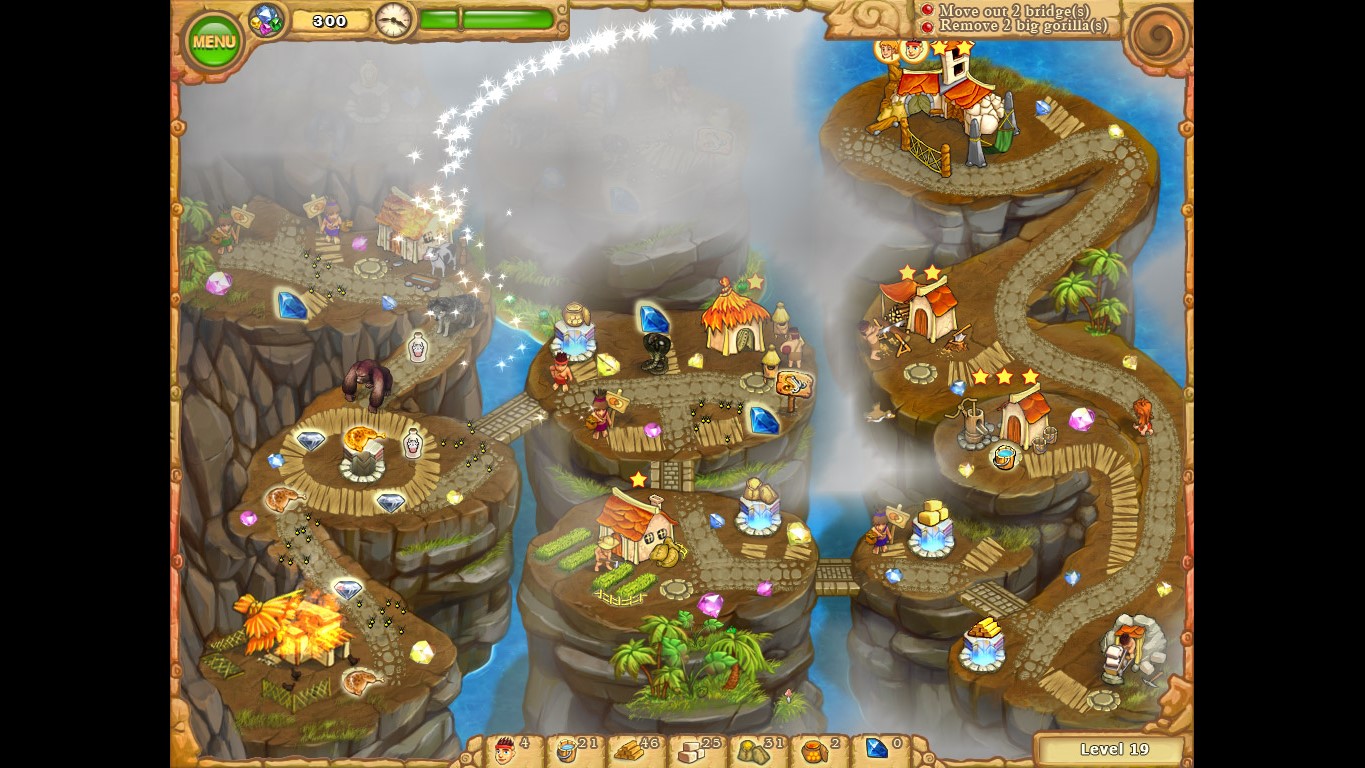Screen dimensions: 1365x768
Task: Click the three stars above the well house
Action: tap(1003, 378)
